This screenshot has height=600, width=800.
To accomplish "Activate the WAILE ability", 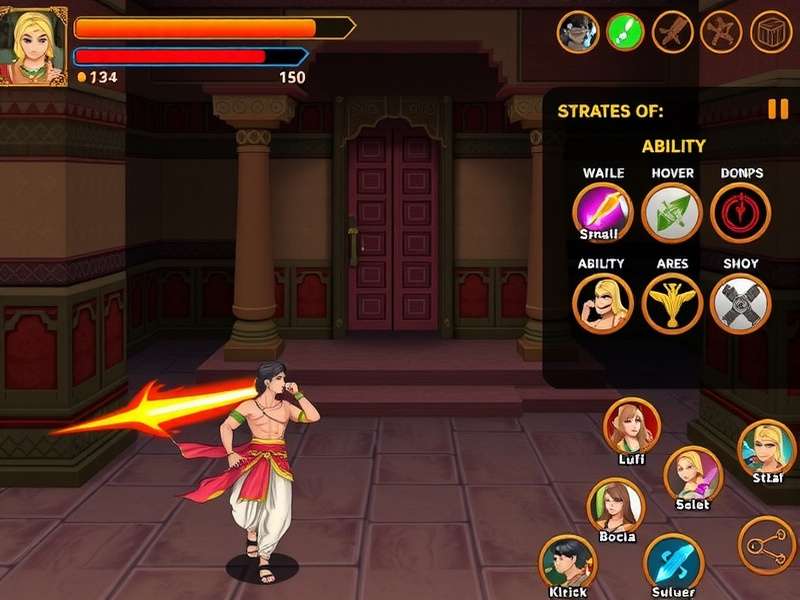I will coord(602,212).
